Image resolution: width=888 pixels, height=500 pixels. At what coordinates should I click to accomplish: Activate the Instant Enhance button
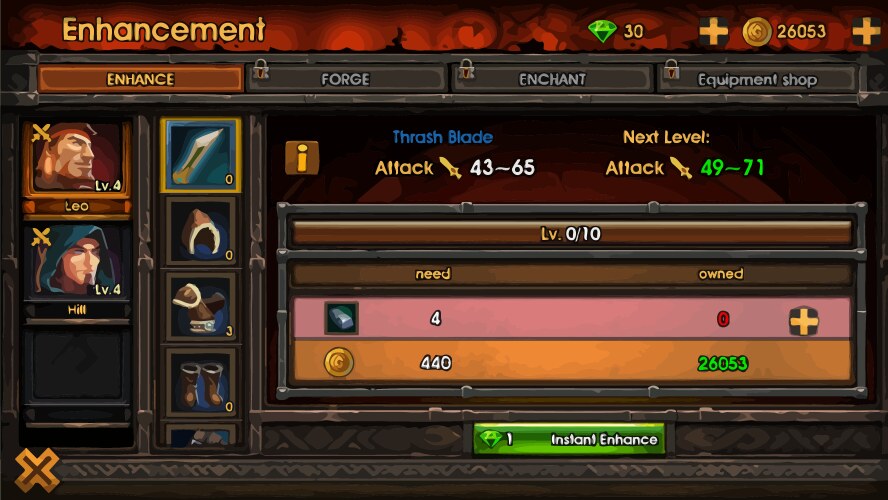[568, 439]
